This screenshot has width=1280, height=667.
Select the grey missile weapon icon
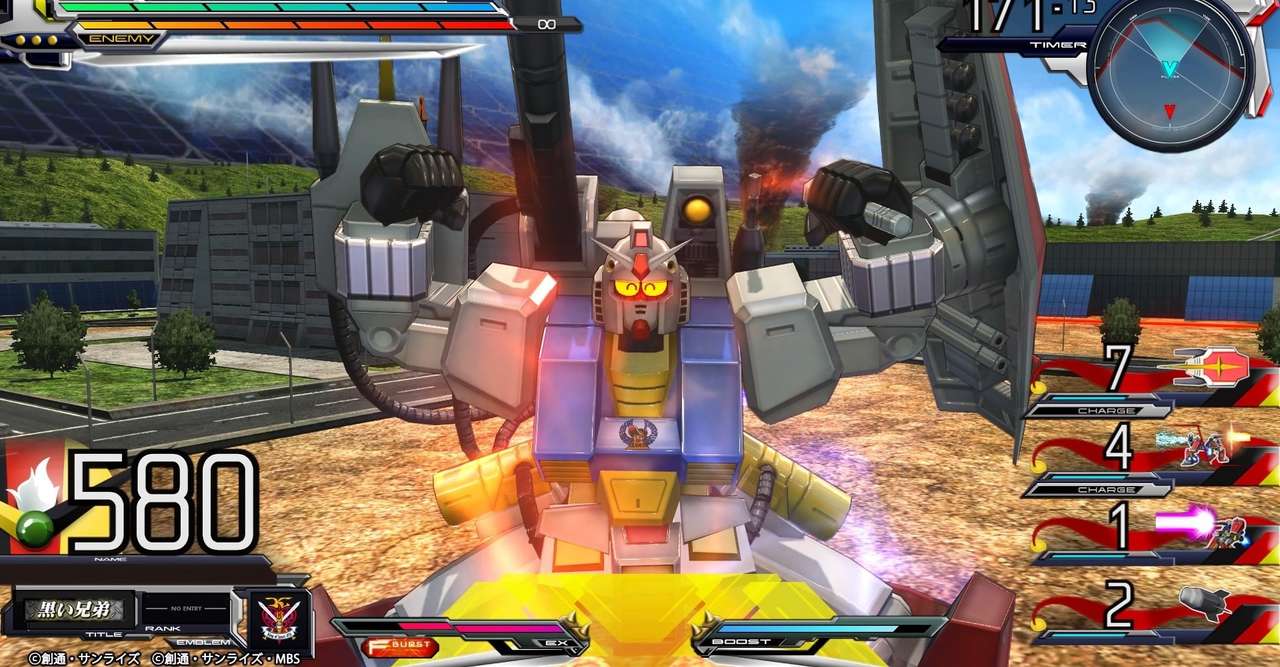(1207, 602)
